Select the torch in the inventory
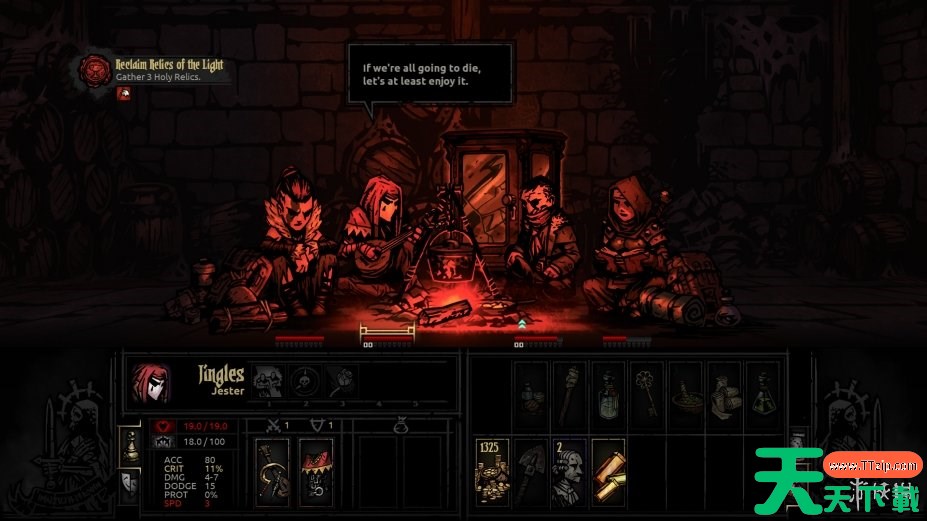Viewport: 927px width, 521px height. click(569, 391)
